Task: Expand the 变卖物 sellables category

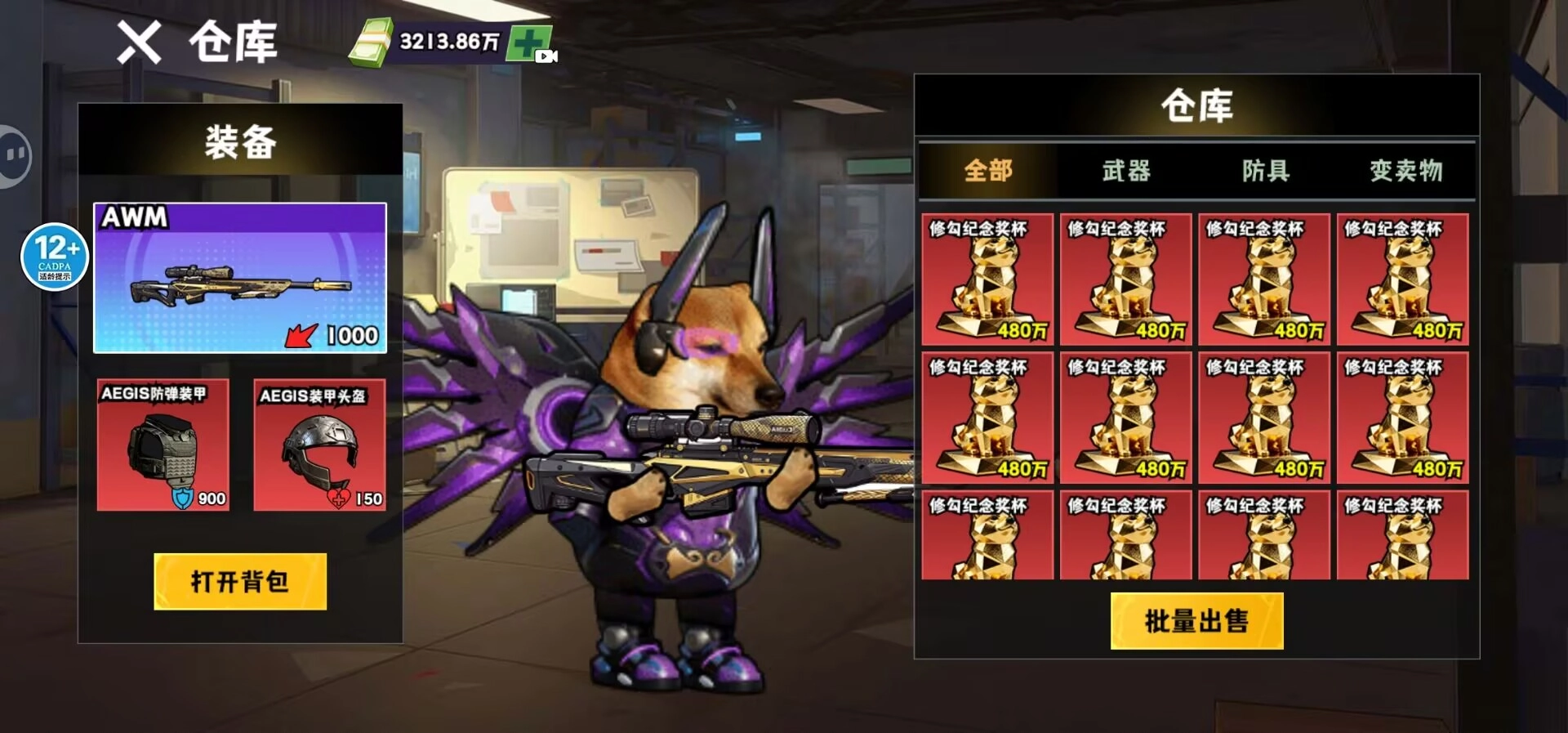Action: click(x=1405, y=172)
